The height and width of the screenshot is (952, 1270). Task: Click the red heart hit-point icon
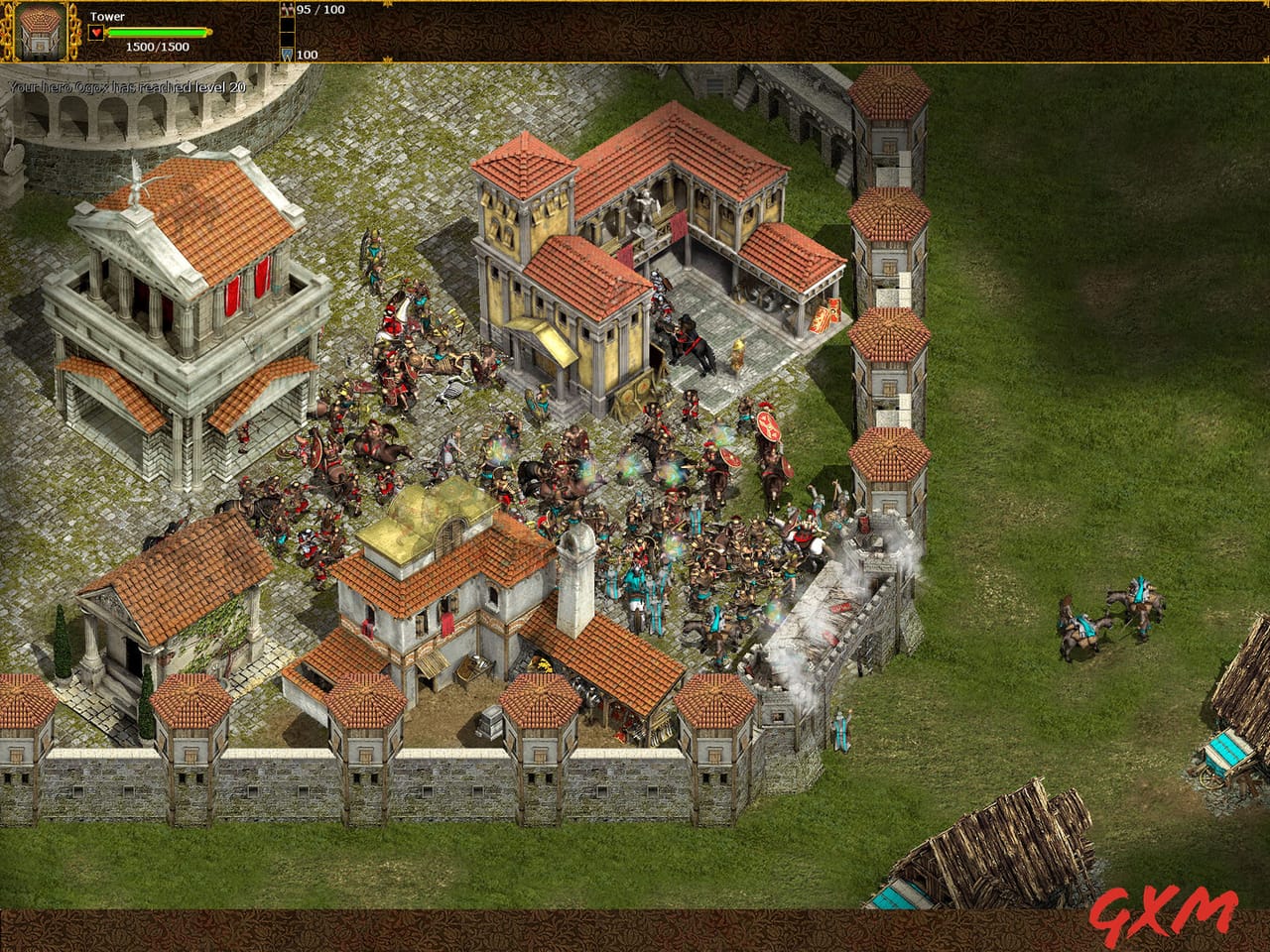(x=94, y=30)
